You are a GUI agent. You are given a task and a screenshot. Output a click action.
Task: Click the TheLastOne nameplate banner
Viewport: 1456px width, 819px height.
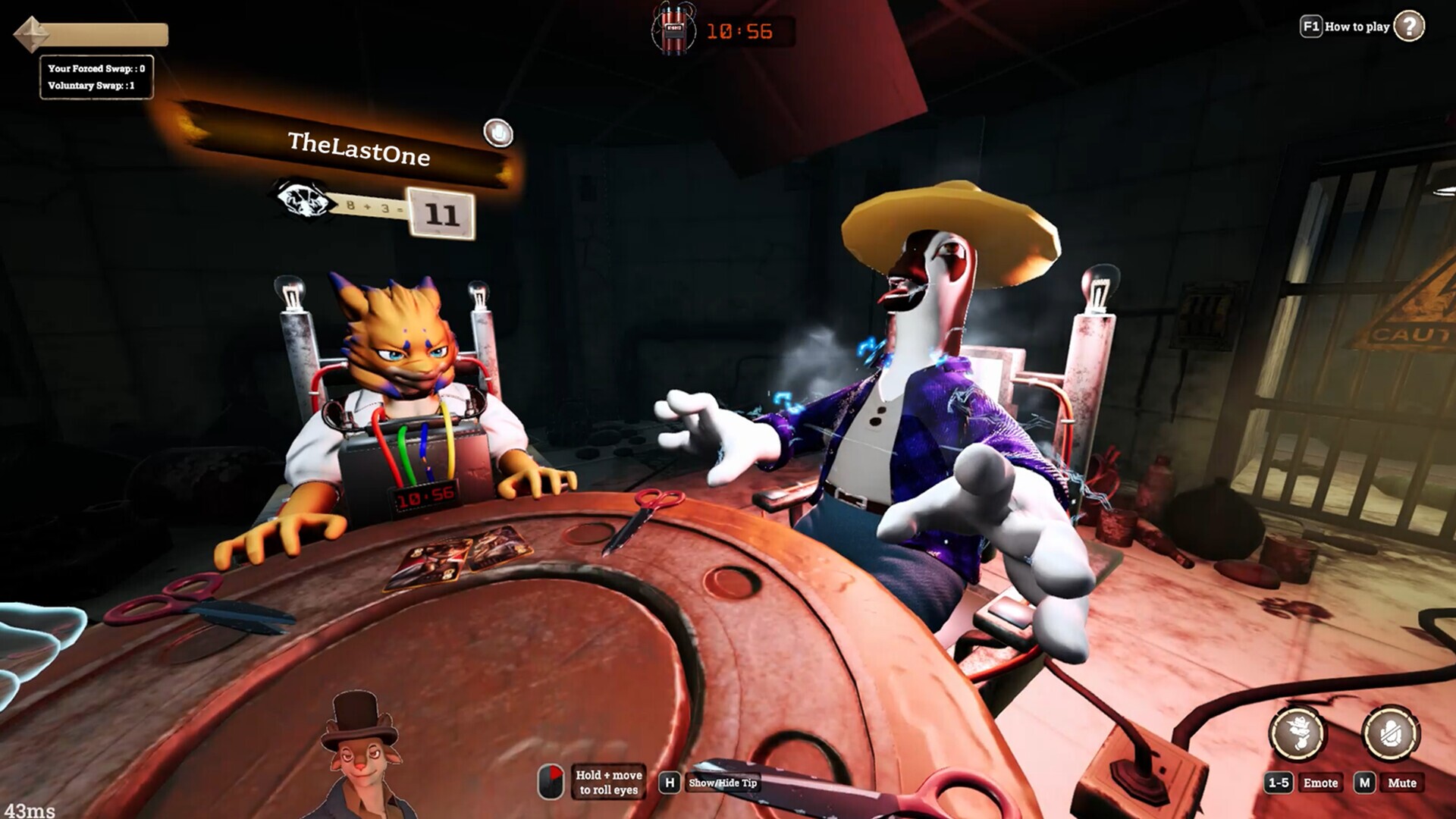tap(361, 147)
